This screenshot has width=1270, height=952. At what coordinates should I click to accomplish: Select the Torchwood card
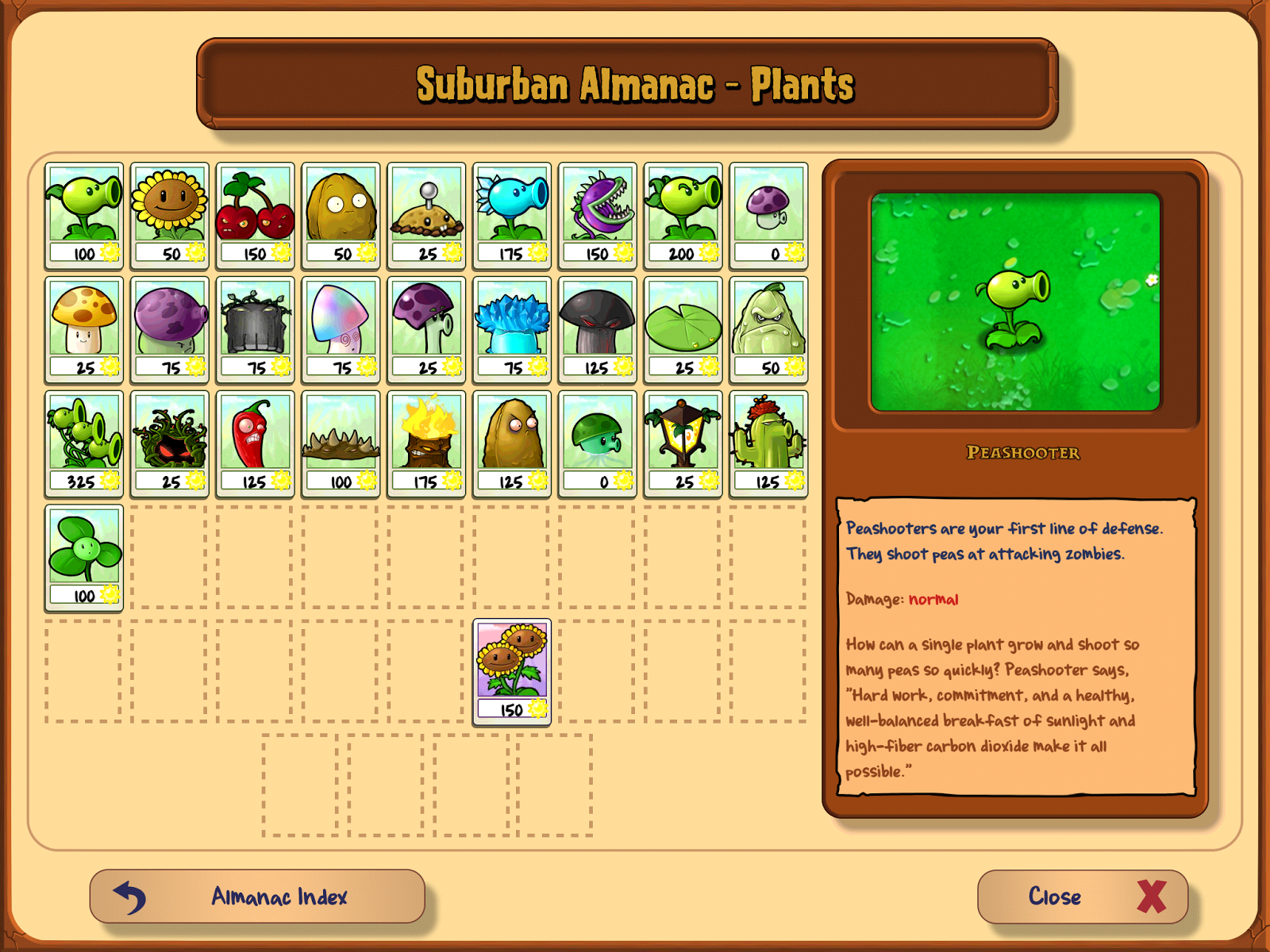426,440
